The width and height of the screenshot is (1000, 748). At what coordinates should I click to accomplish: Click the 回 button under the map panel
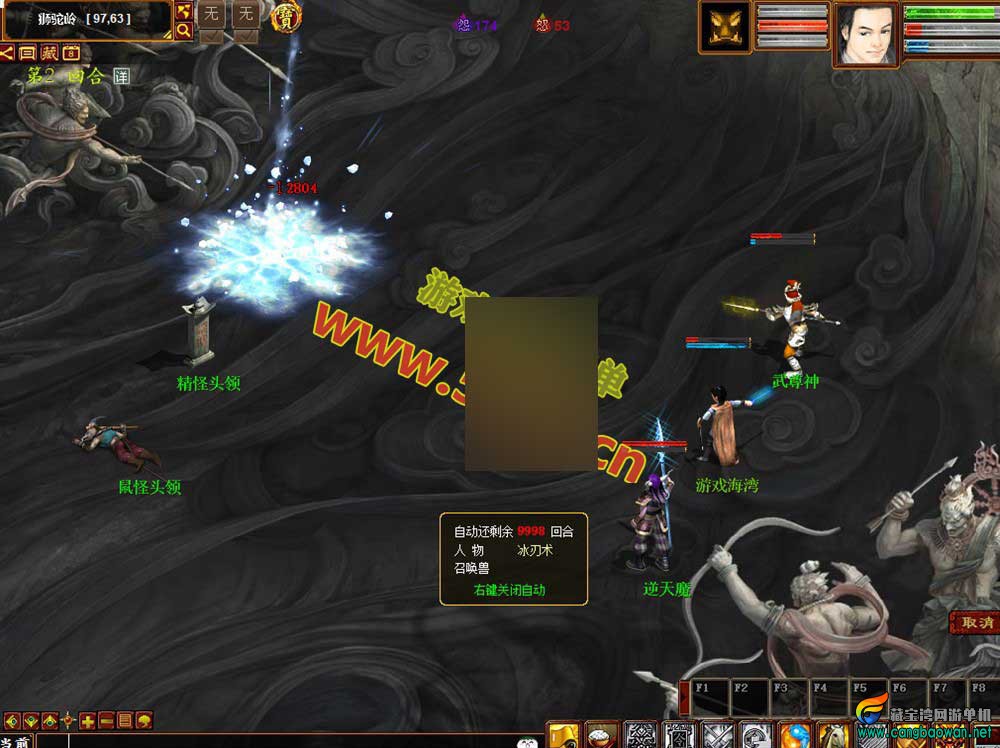[x=28, y=53]
